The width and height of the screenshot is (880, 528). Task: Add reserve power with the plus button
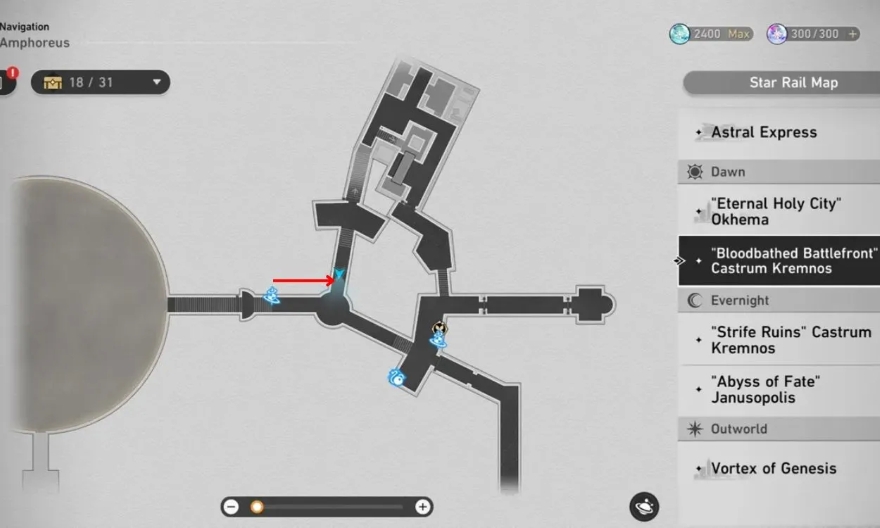[x=852, y=34]
